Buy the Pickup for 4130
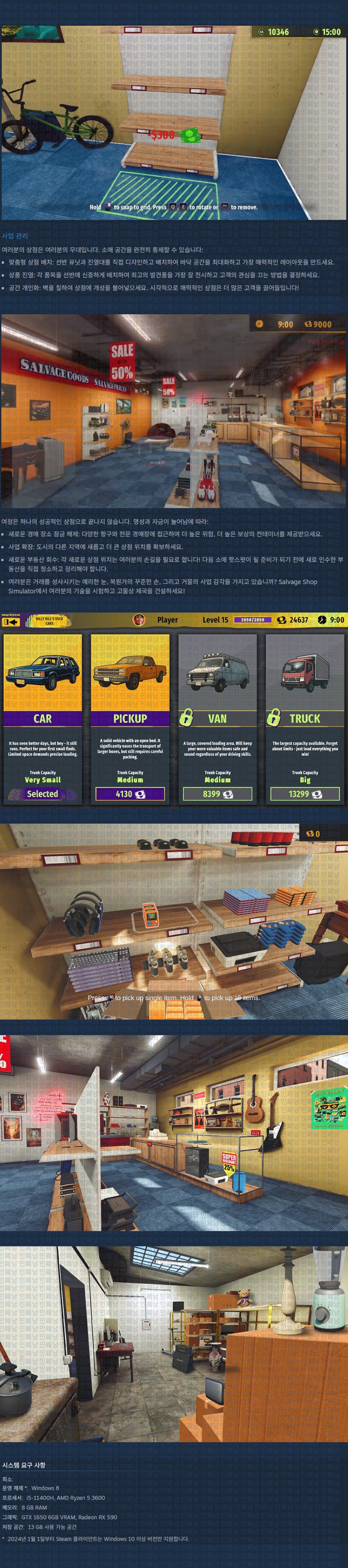The height and width of the screenshot is (1568, 348). coord(130,794)
